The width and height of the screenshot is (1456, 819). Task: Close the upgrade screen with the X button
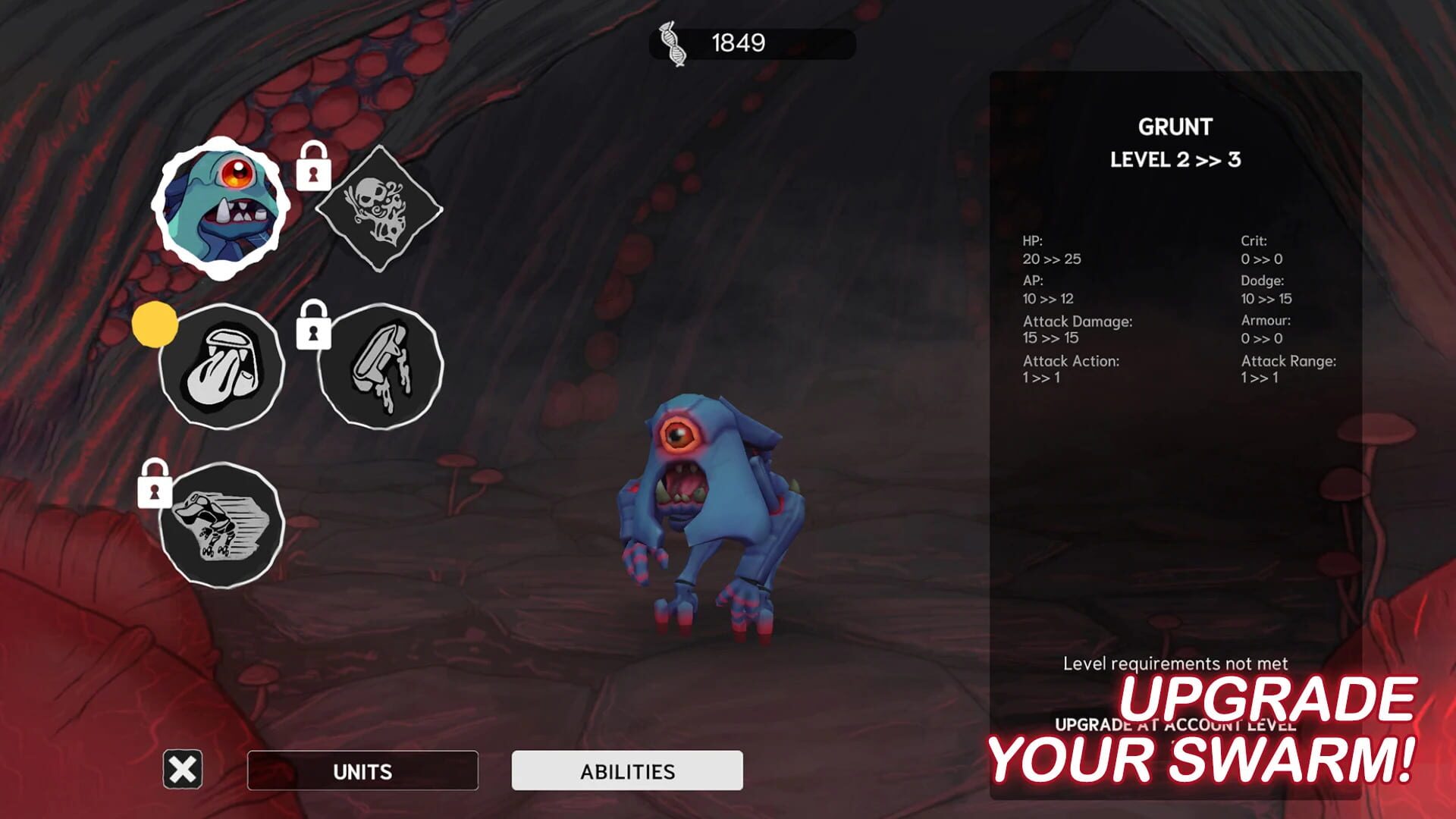pos(183,769)
